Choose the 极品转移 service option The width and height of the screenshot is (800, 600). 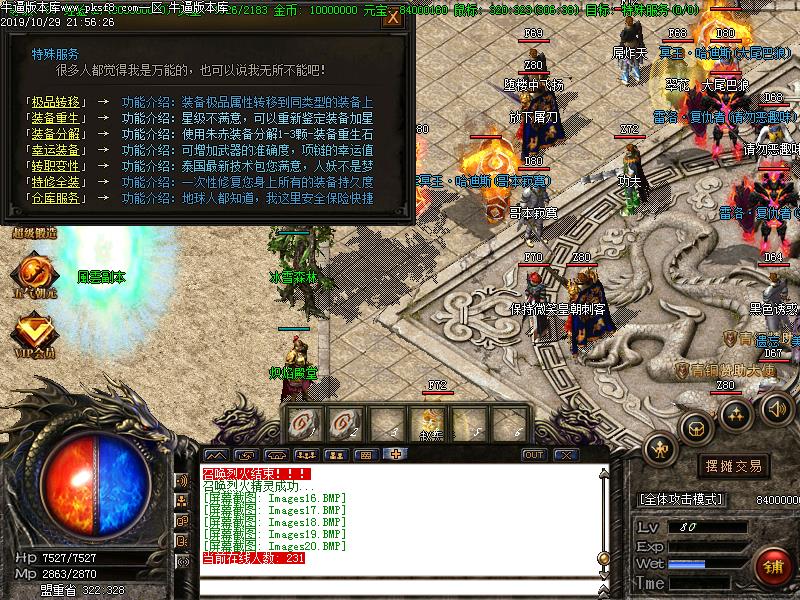coord(56,102)
